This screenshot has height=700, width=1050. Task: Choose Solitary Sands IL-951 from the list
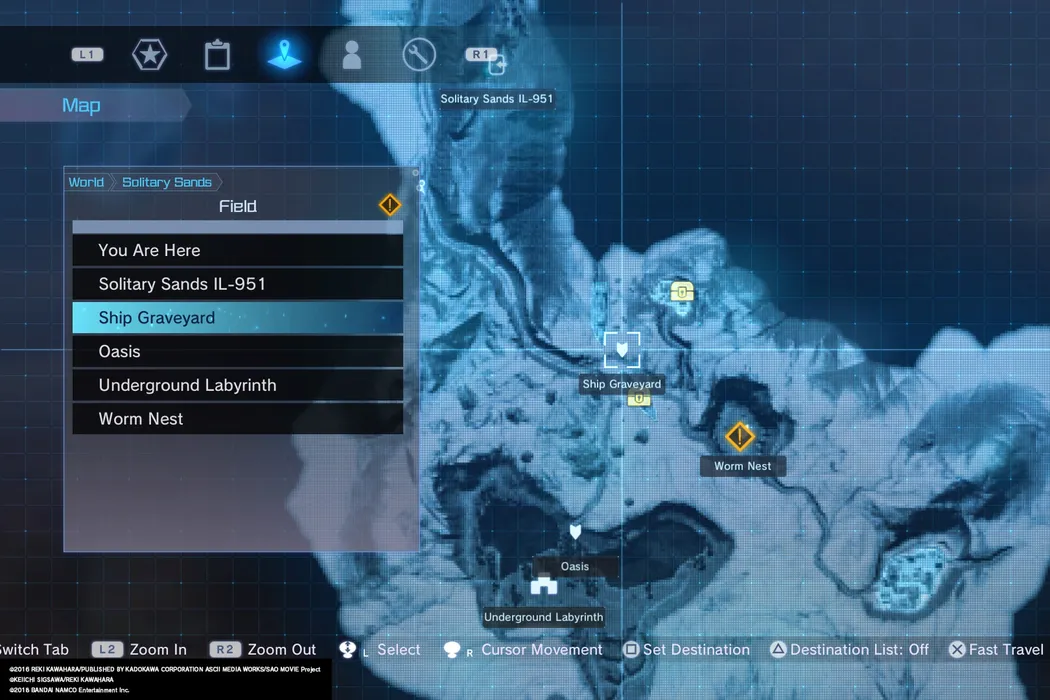point(237,284)
